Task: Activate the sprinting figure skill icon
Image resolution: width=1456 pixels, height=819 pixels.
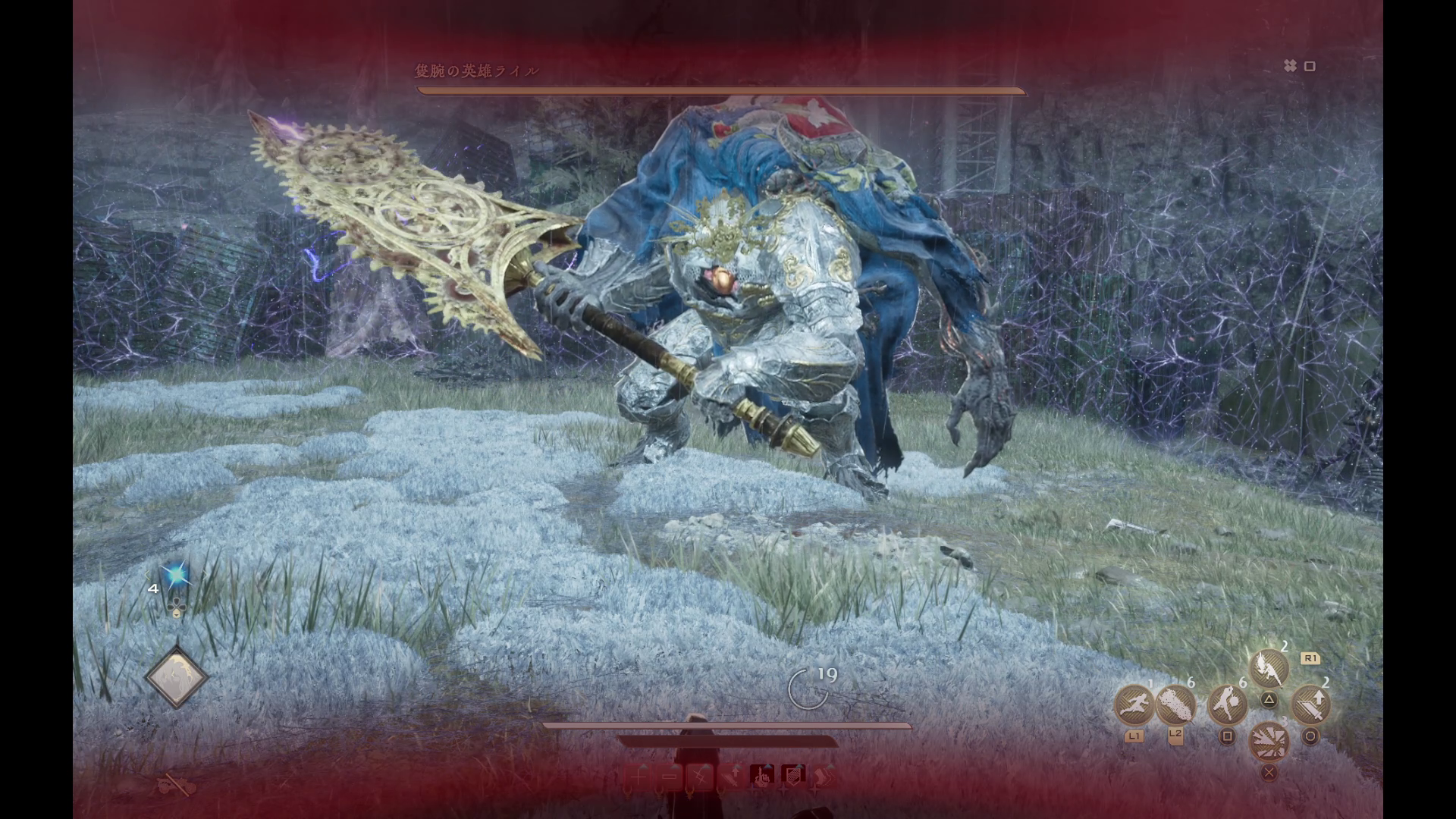Action: (x=1134, y=706)
